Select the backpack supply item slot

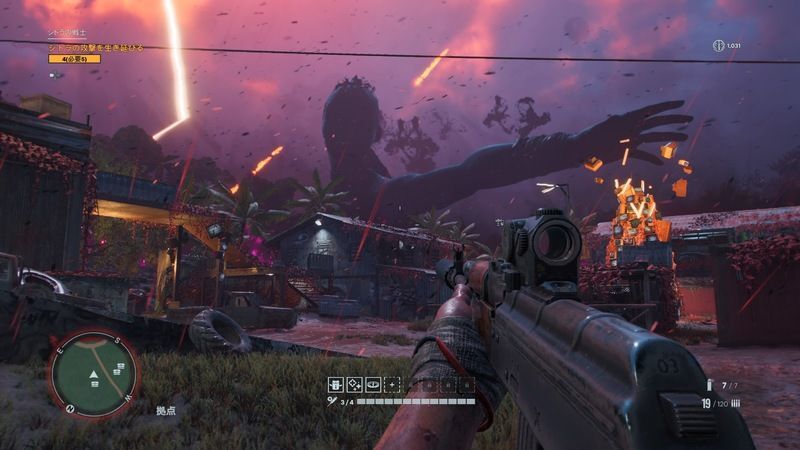336,384
